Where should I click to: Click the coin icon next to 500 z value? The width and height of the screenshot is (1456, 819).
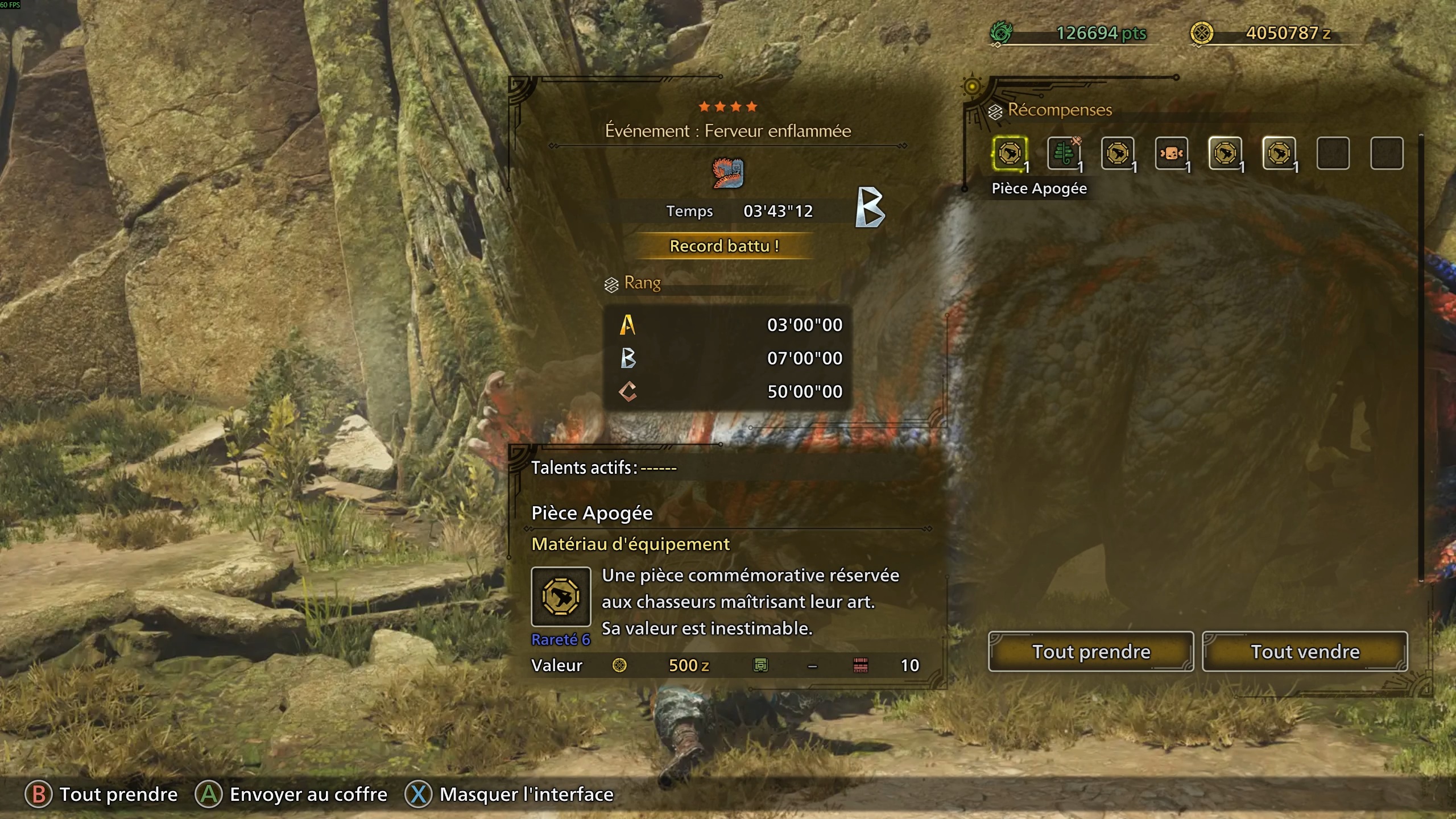(x=620, y=665)
